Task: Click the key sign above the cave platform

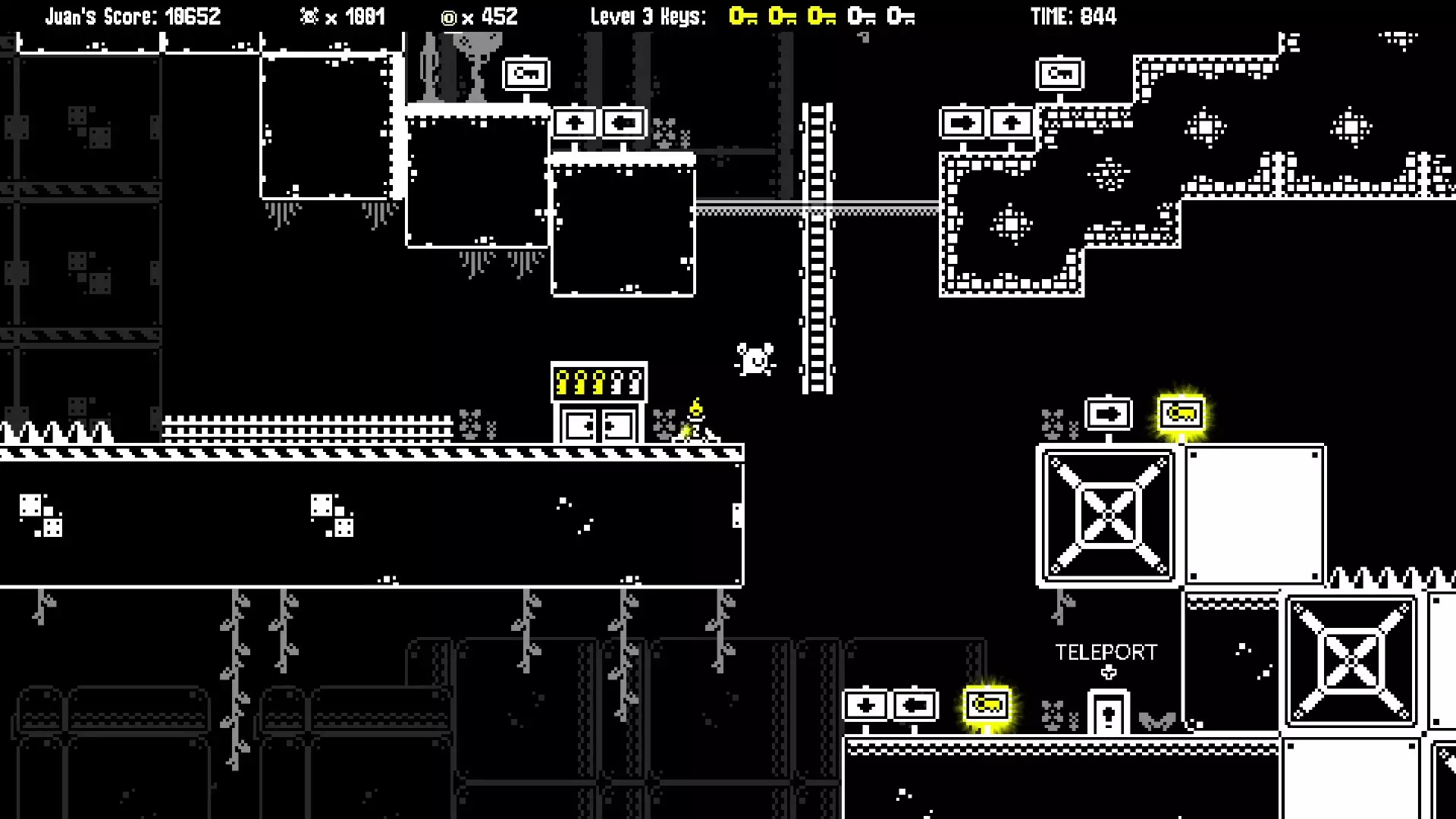Action: (x=1061, y=73)
